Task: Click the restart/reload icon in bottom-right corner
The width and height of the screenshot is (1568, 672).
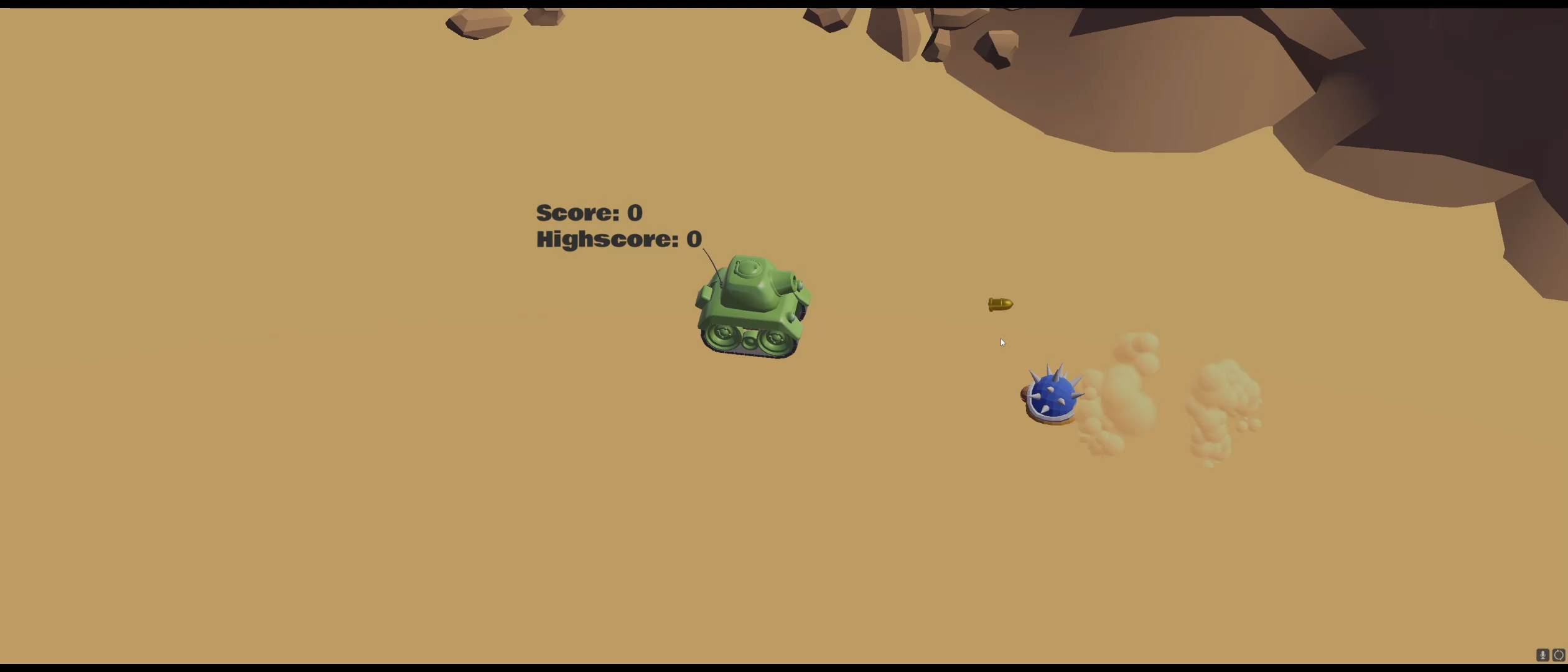Action: pyautogui.click(x=1559, y=655)
